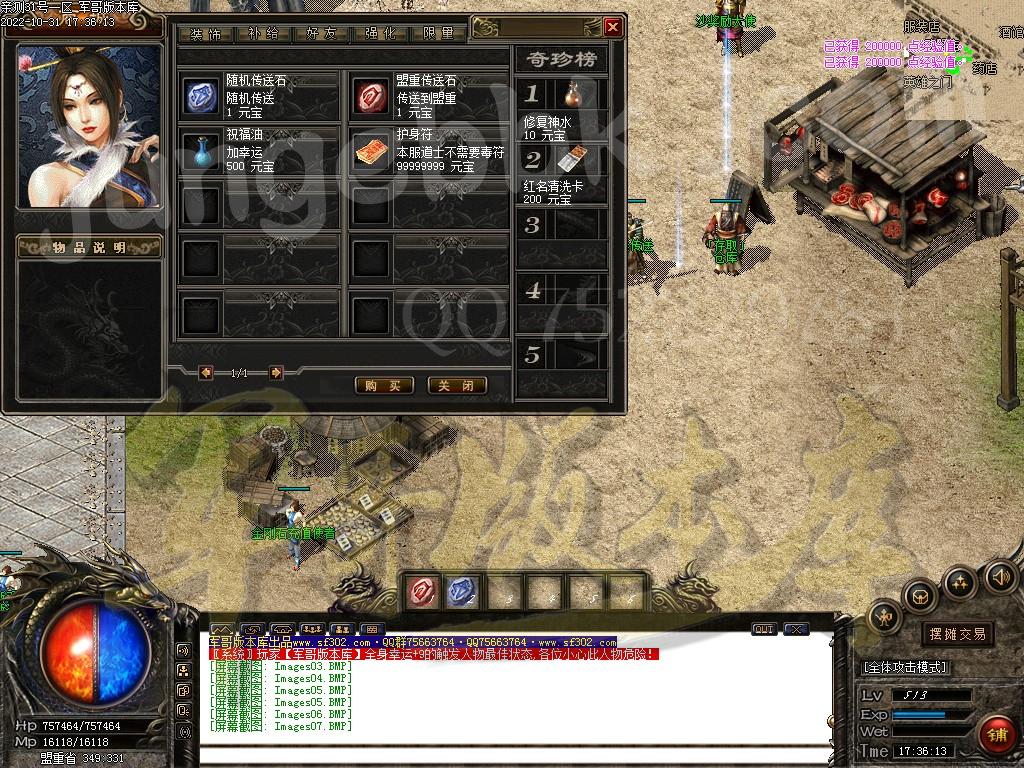Open the 限量 limited items tab
Viewport: 1024px width, 768px height.
(x=439, y=33)
